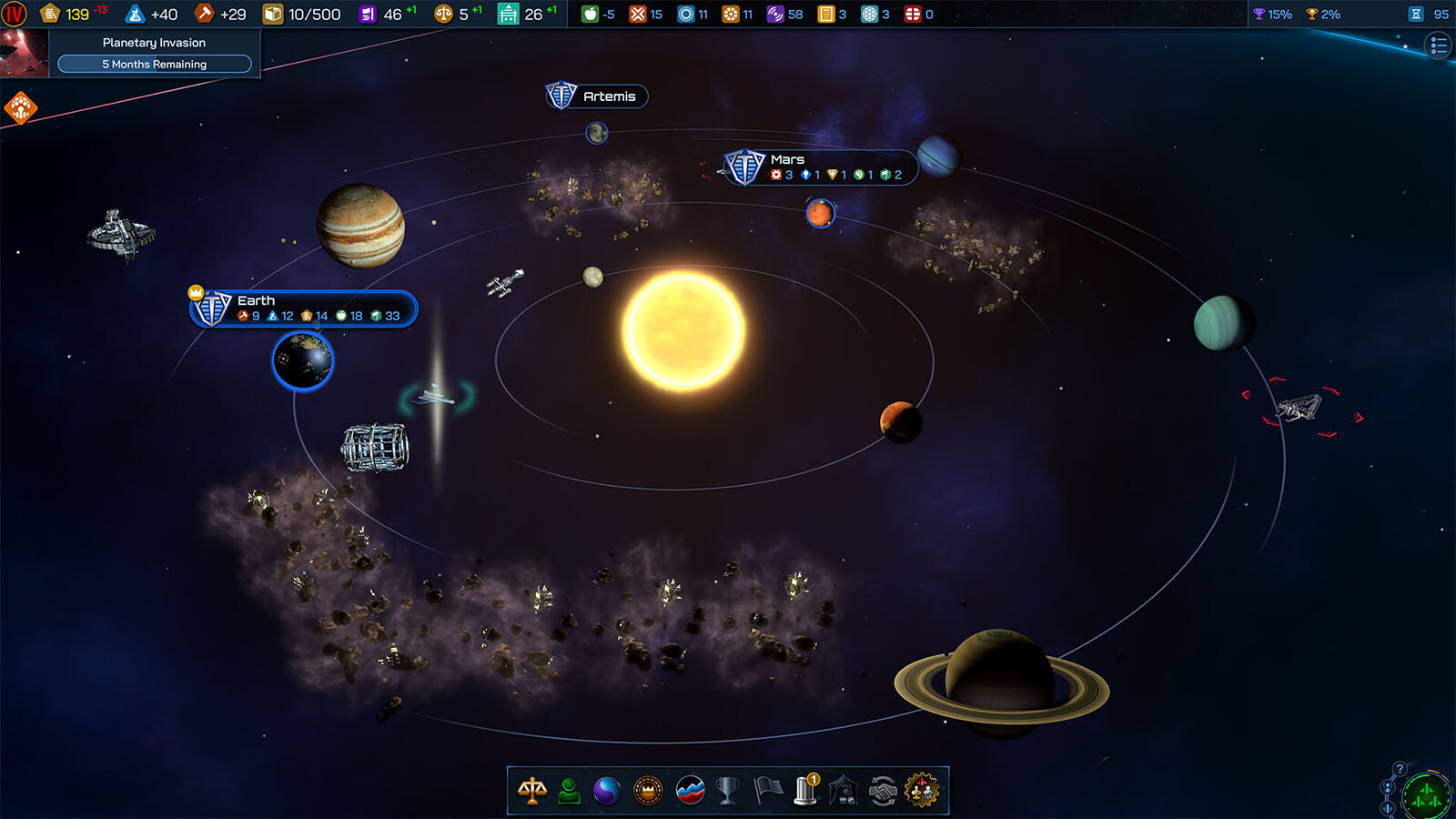Viewport: 1456px width, 819px height.
Task: Open the pillar icon with notification badge
Action: [806, 791]
